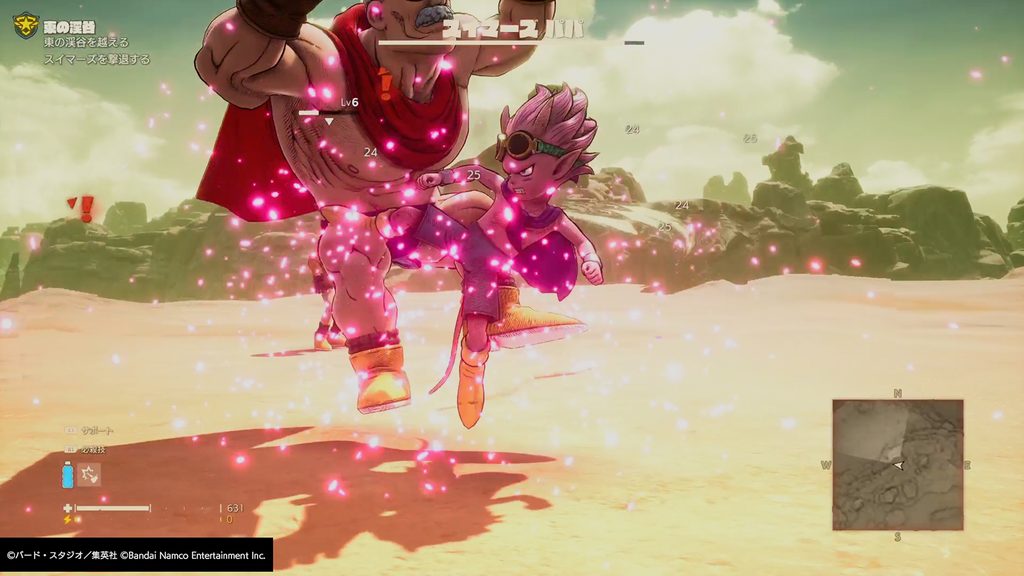
Task: Click the 東の渓谷 quest tracker badge
Action: click(x=25, y=25)
